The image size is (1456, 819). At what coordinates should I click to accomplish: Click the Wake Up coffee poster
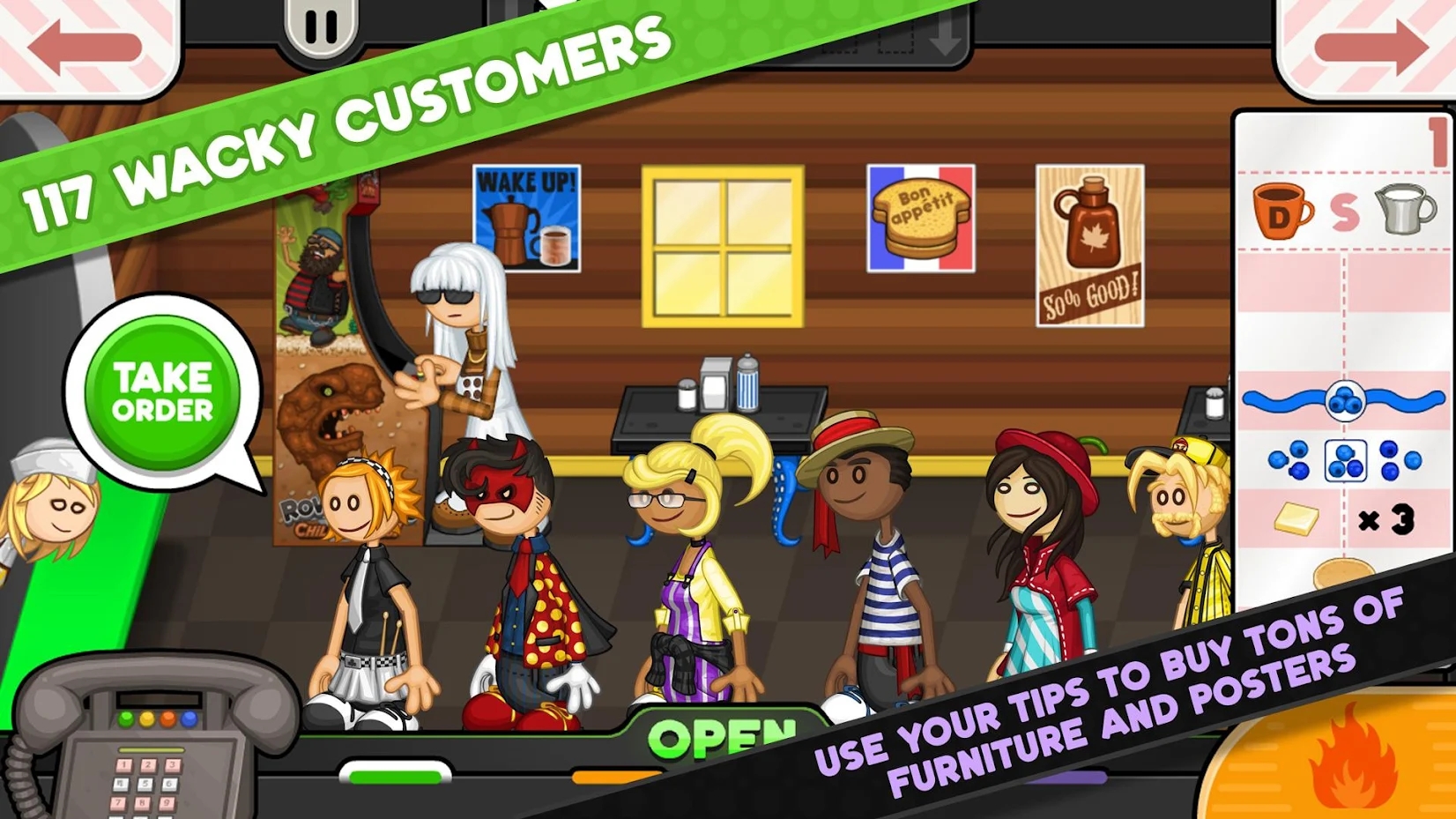525,216
